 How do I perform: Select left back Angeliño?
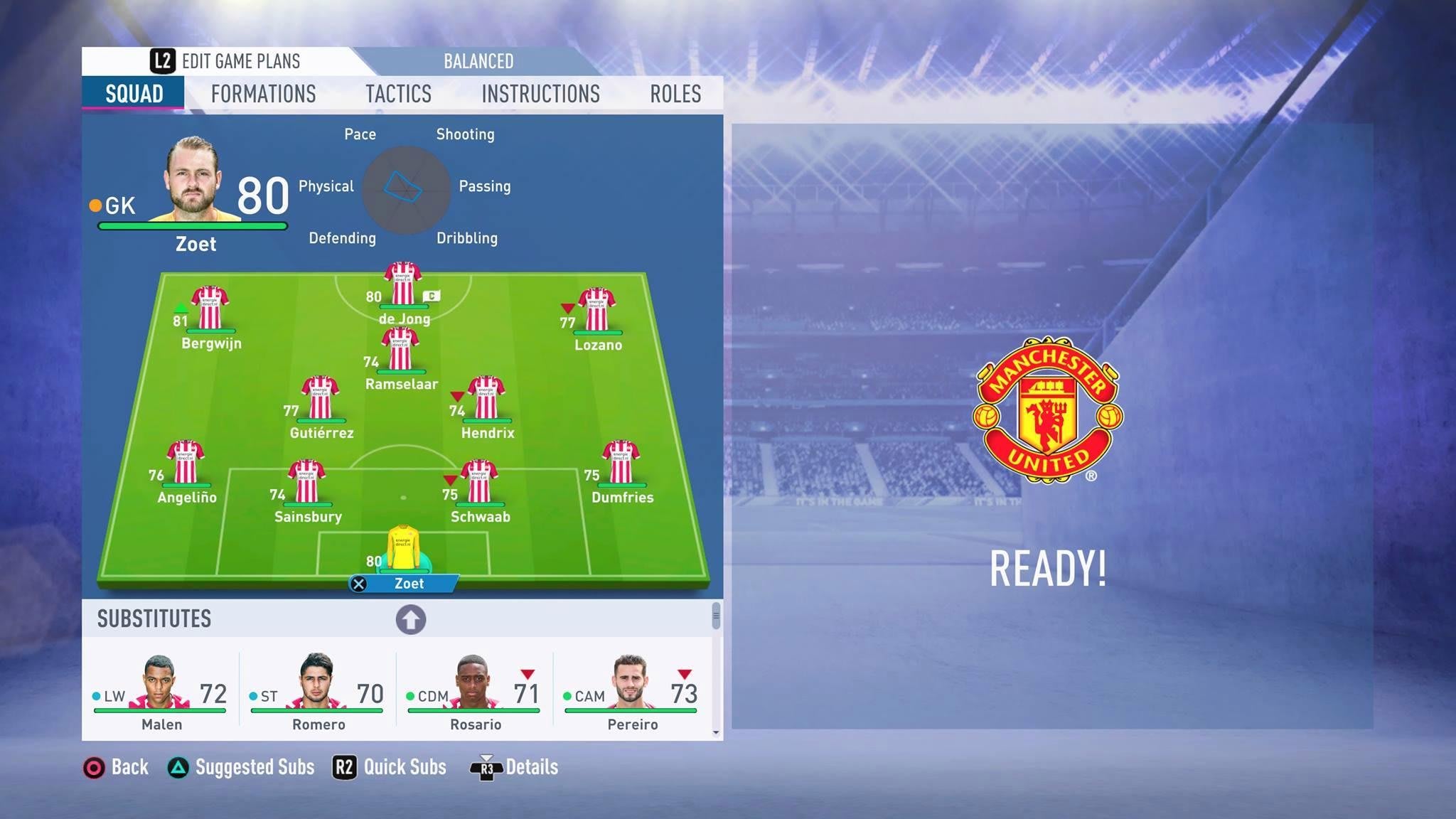coord(186,462)
